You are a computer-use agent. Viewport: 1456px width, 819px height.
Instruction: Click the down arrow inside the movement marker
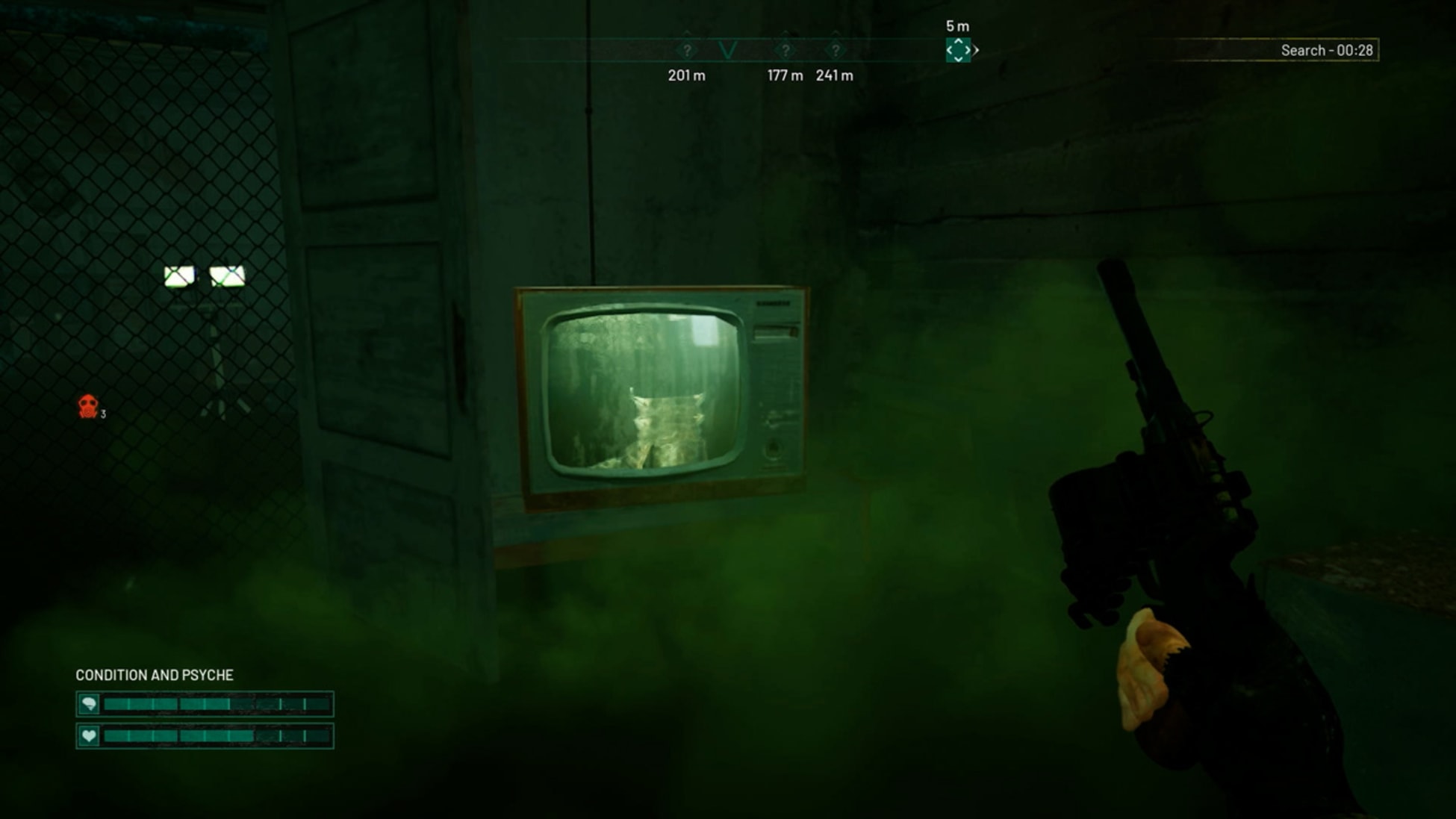coord(959,59)
